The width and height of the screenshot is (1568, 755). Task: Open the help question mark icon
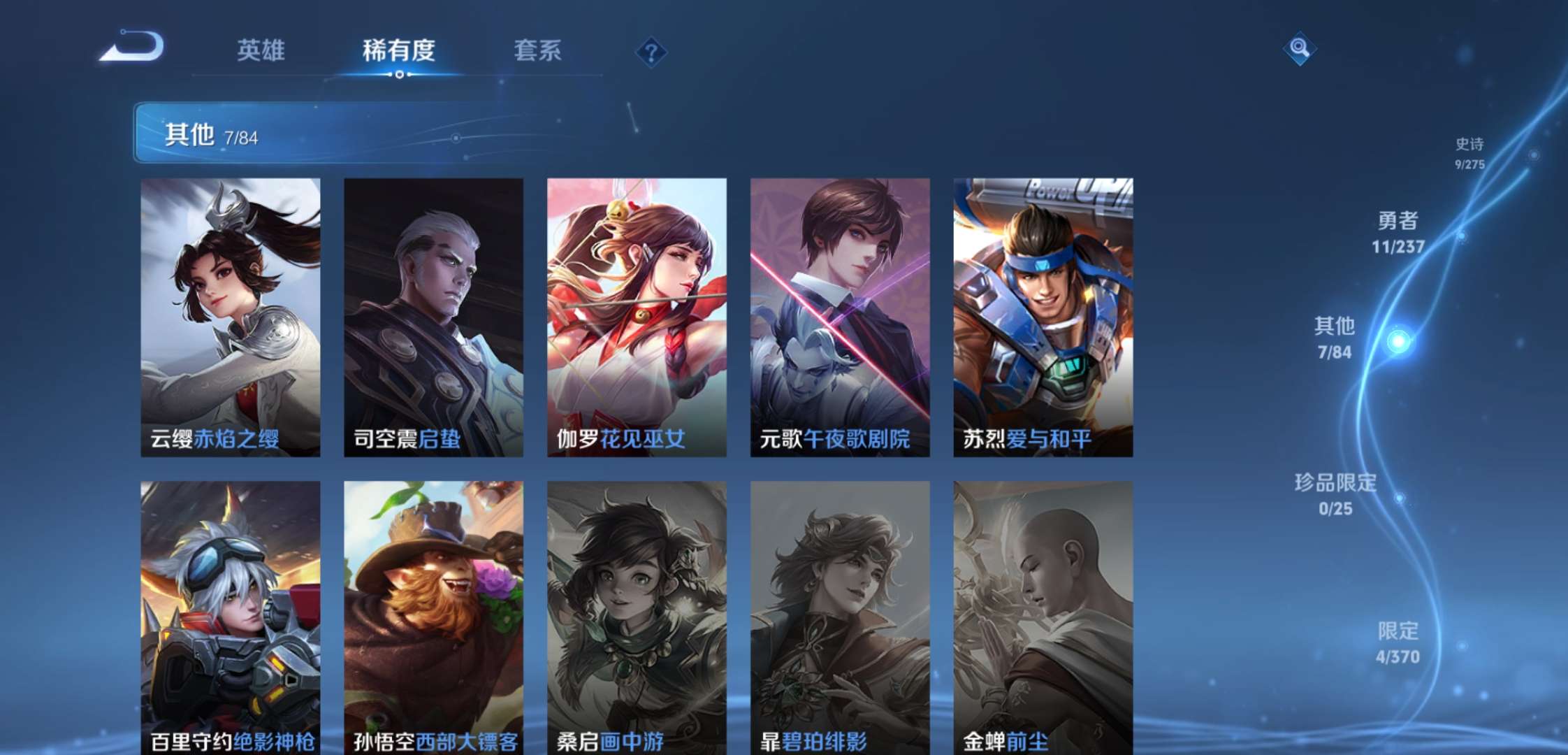(x=653, y=52)
